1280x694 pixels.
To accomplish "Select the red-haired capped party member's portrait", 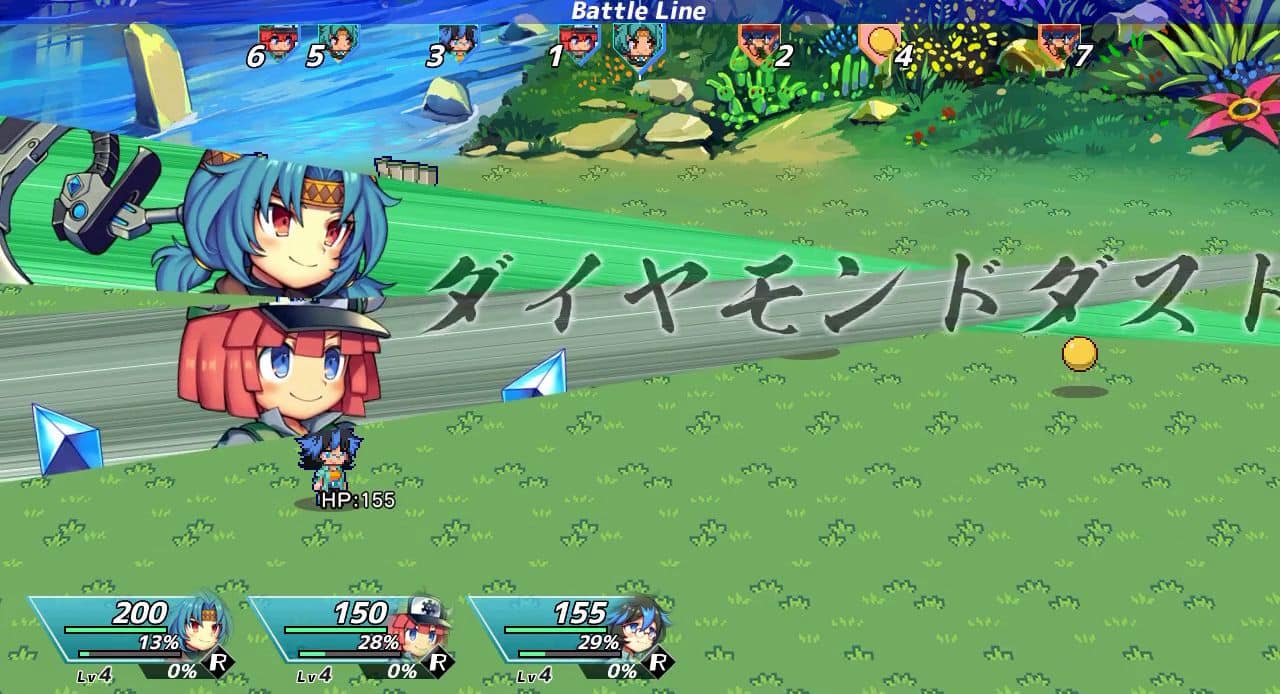I will (427, 624).
